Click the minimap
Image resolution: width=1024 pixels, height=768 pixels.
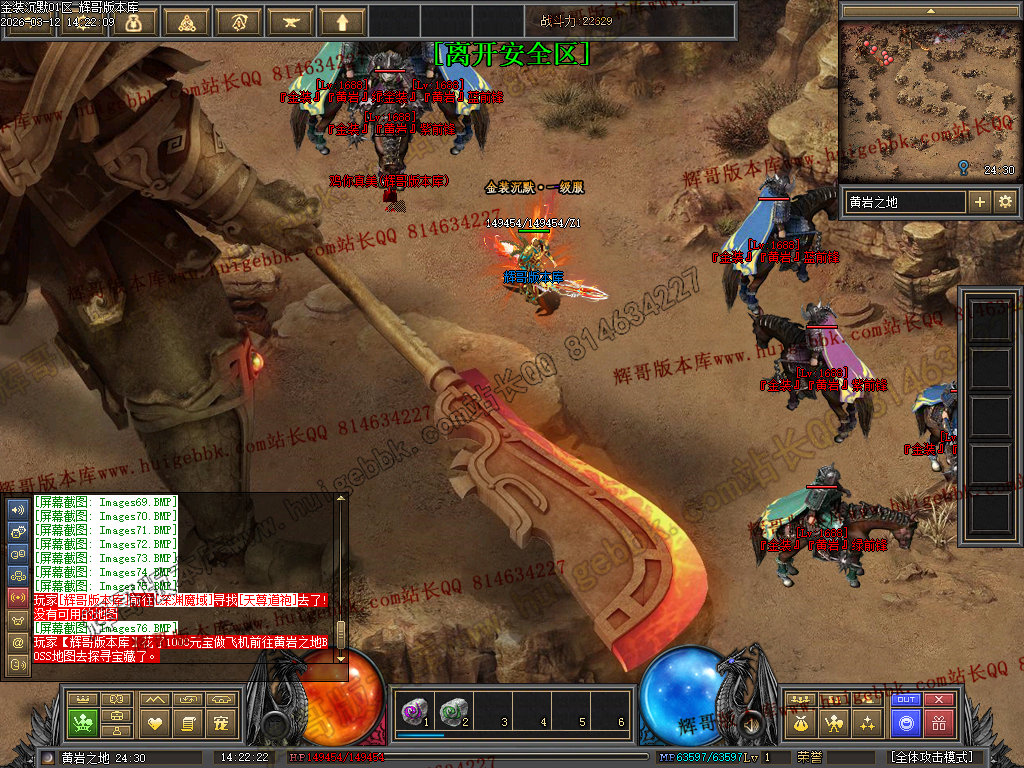(x=929, y=100)
